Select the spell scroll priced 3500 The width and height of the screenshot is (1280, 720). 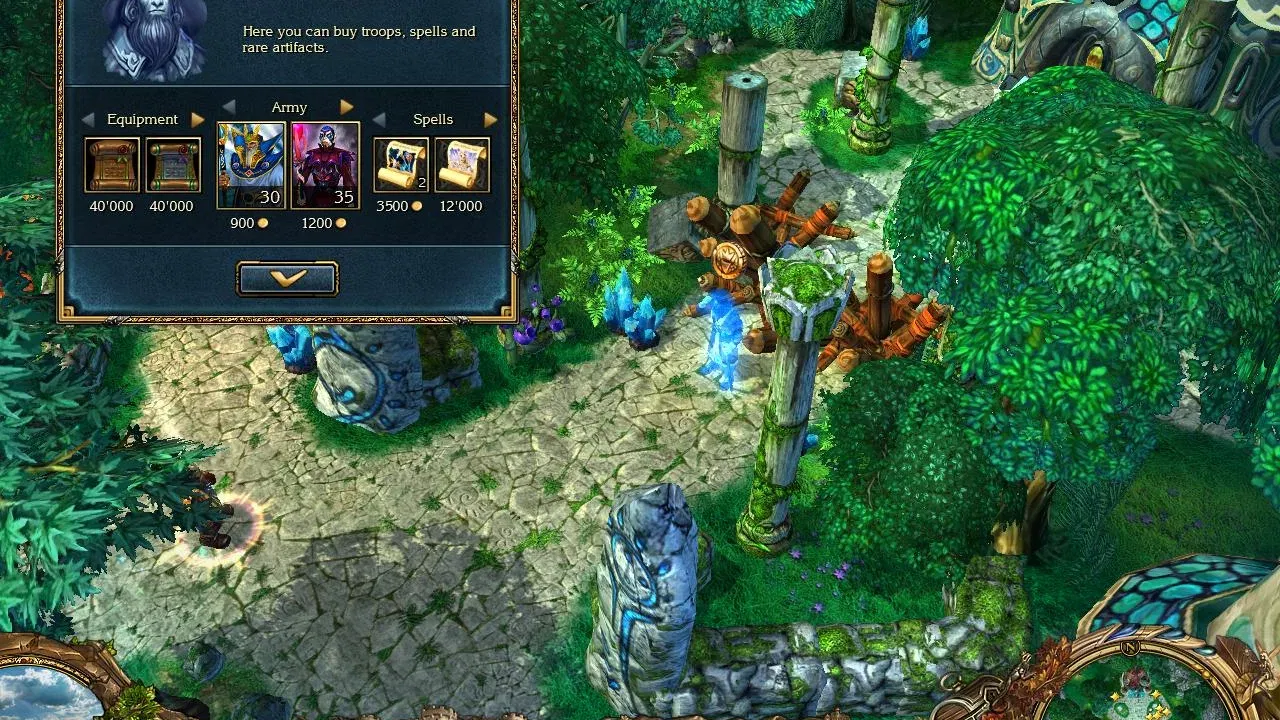399,165
